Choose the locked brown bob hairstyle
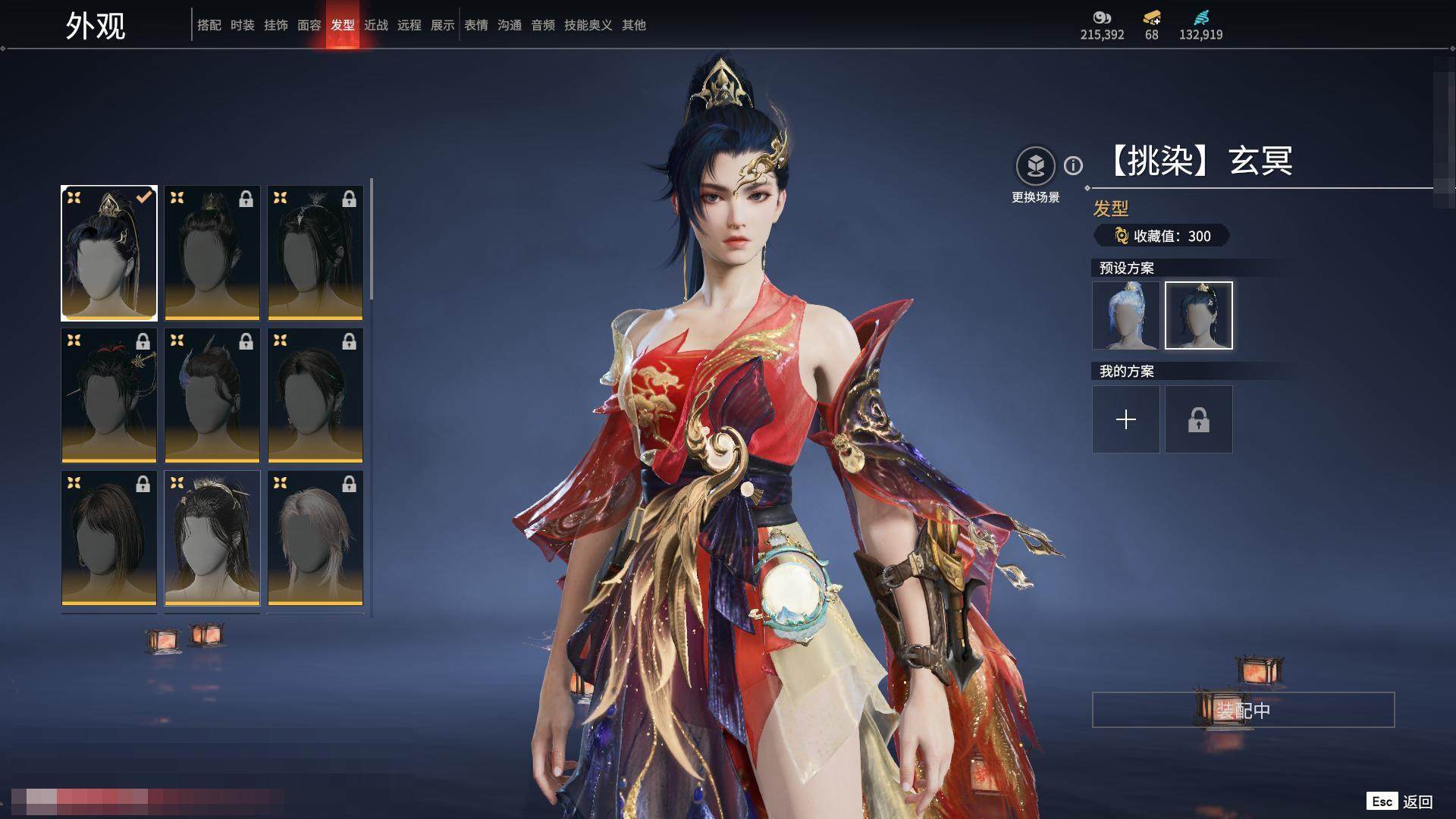Viewport: 1456px width, 819px height. point(109,538)
